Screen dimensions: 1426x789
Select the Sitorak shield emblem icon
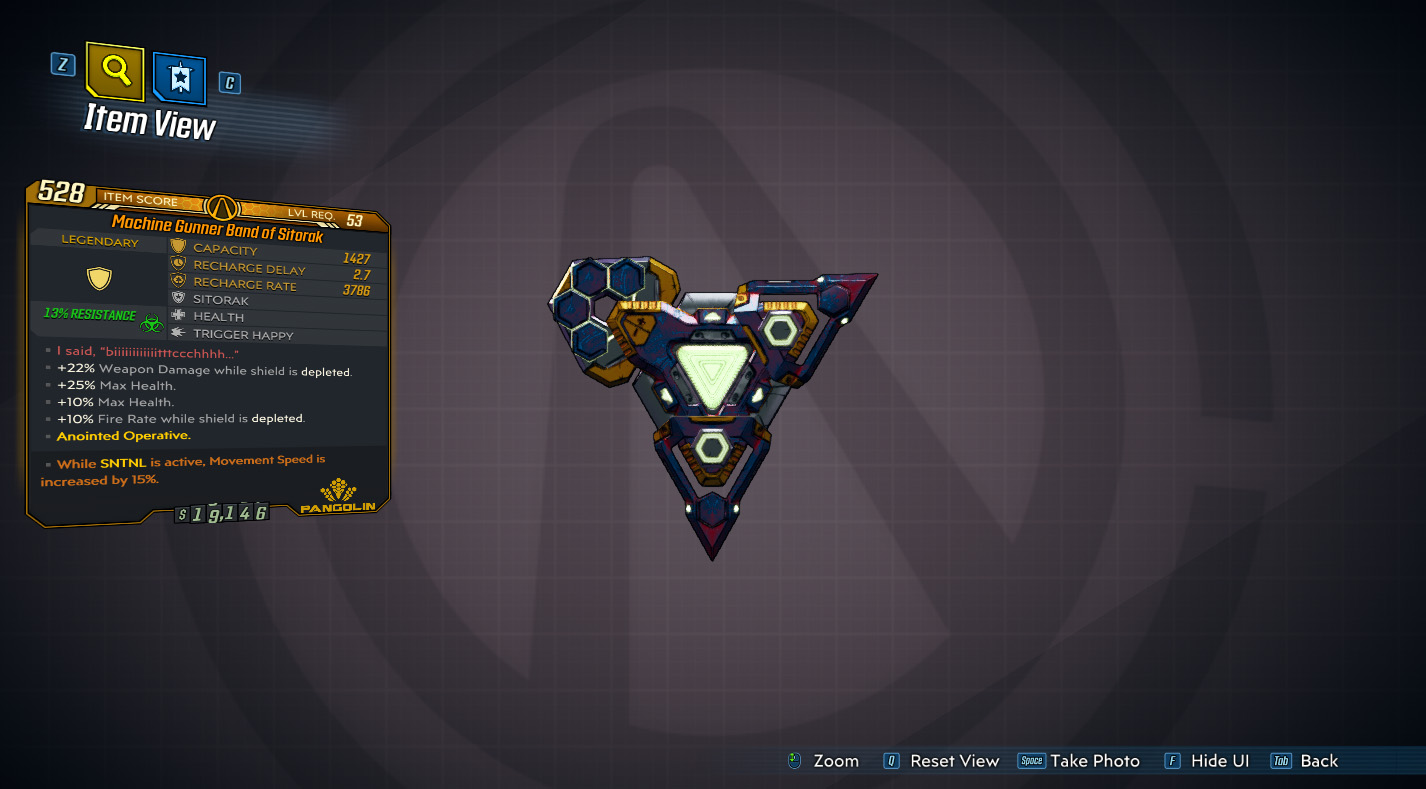coord(178,299)
